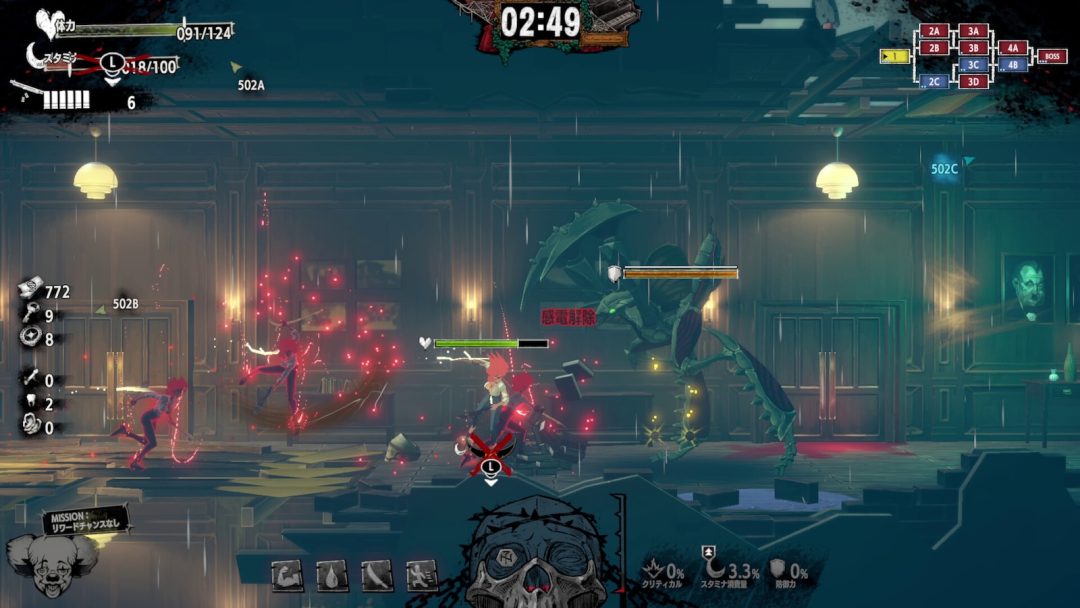Click the tooth item icon
The image size is (1080, 608).
click(x=29, y=404)
